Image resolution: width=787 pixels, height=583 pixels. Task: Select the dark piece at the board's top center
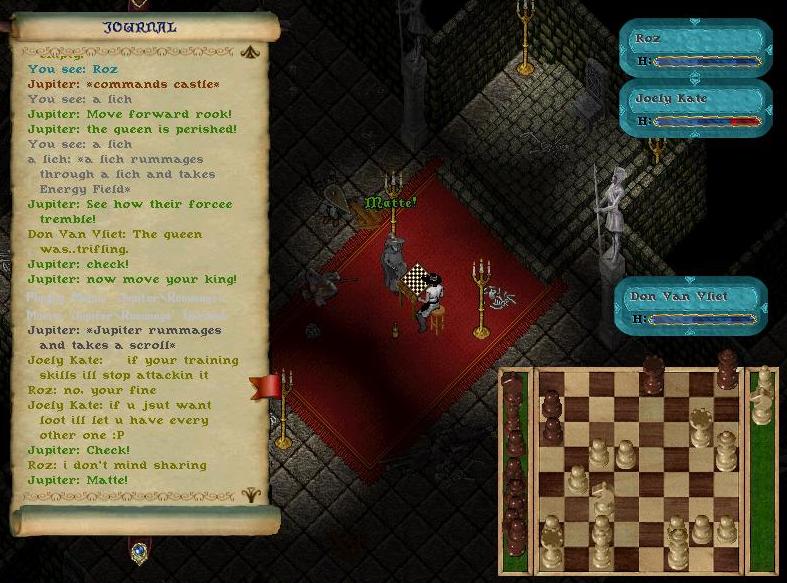652,374
